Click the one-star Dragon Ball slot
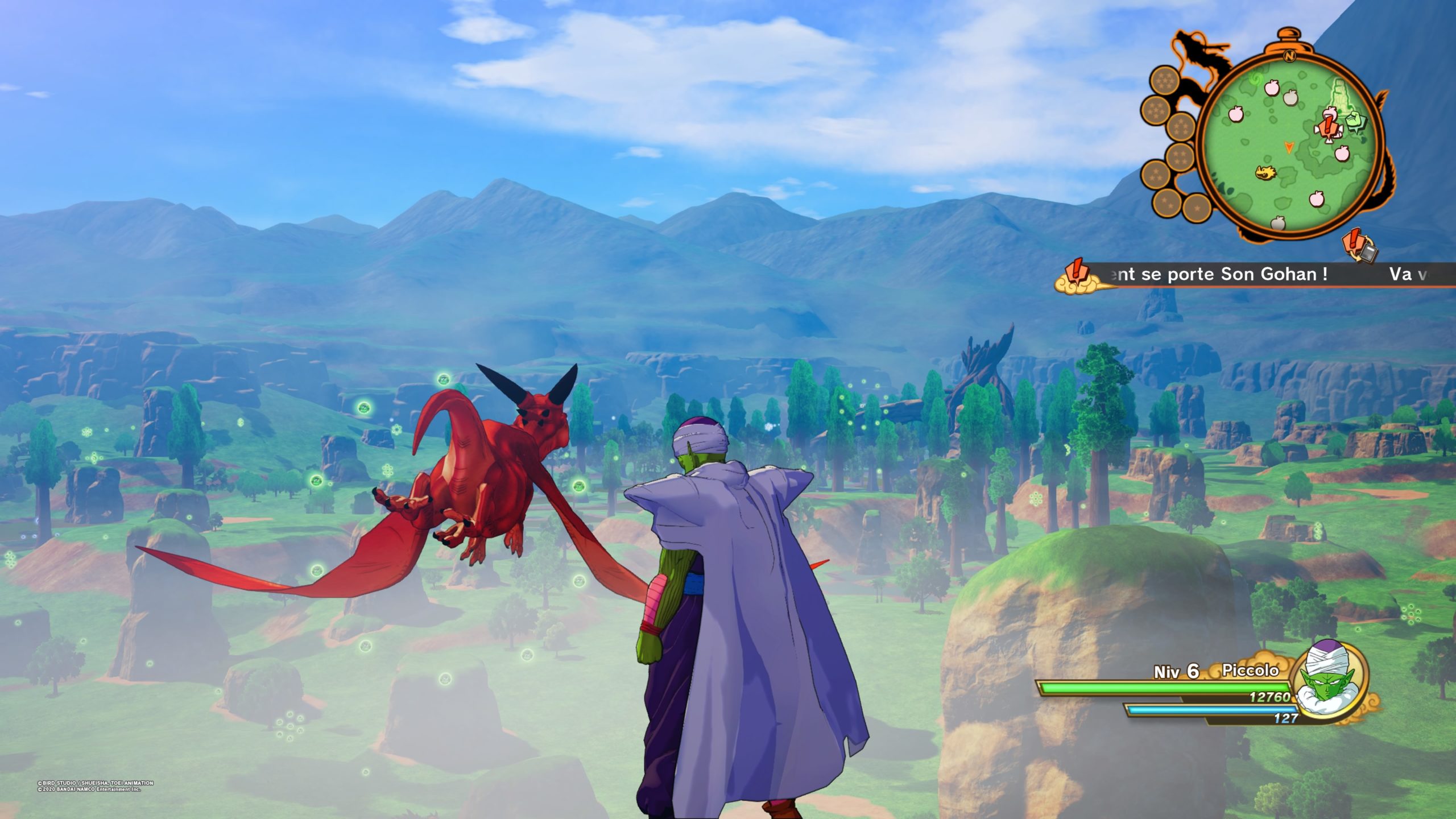Viewport: 1456px width, 819px height. [x=1197, y=208]
